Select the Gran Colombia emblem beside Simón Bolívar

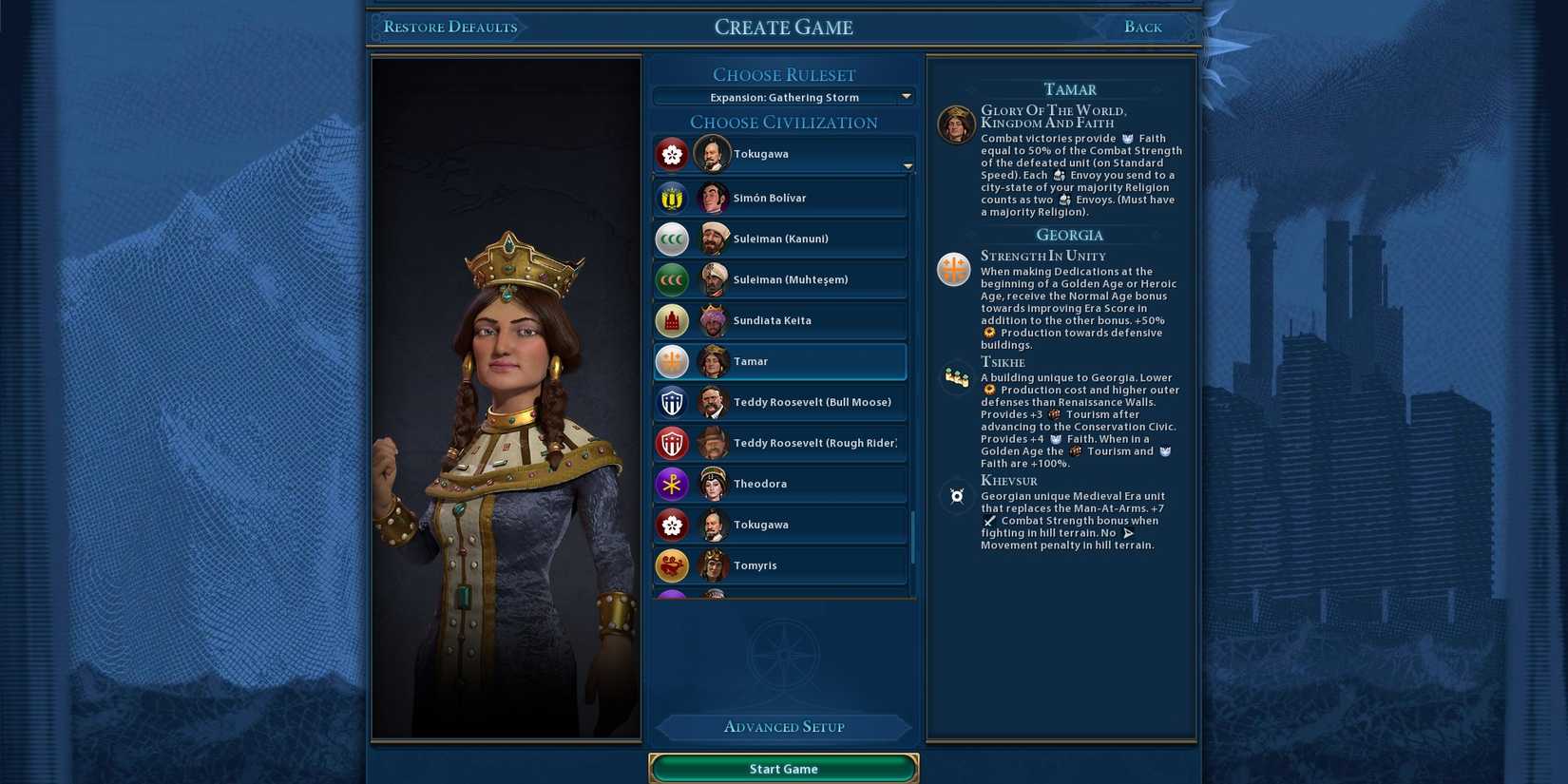tap(672, 197)
